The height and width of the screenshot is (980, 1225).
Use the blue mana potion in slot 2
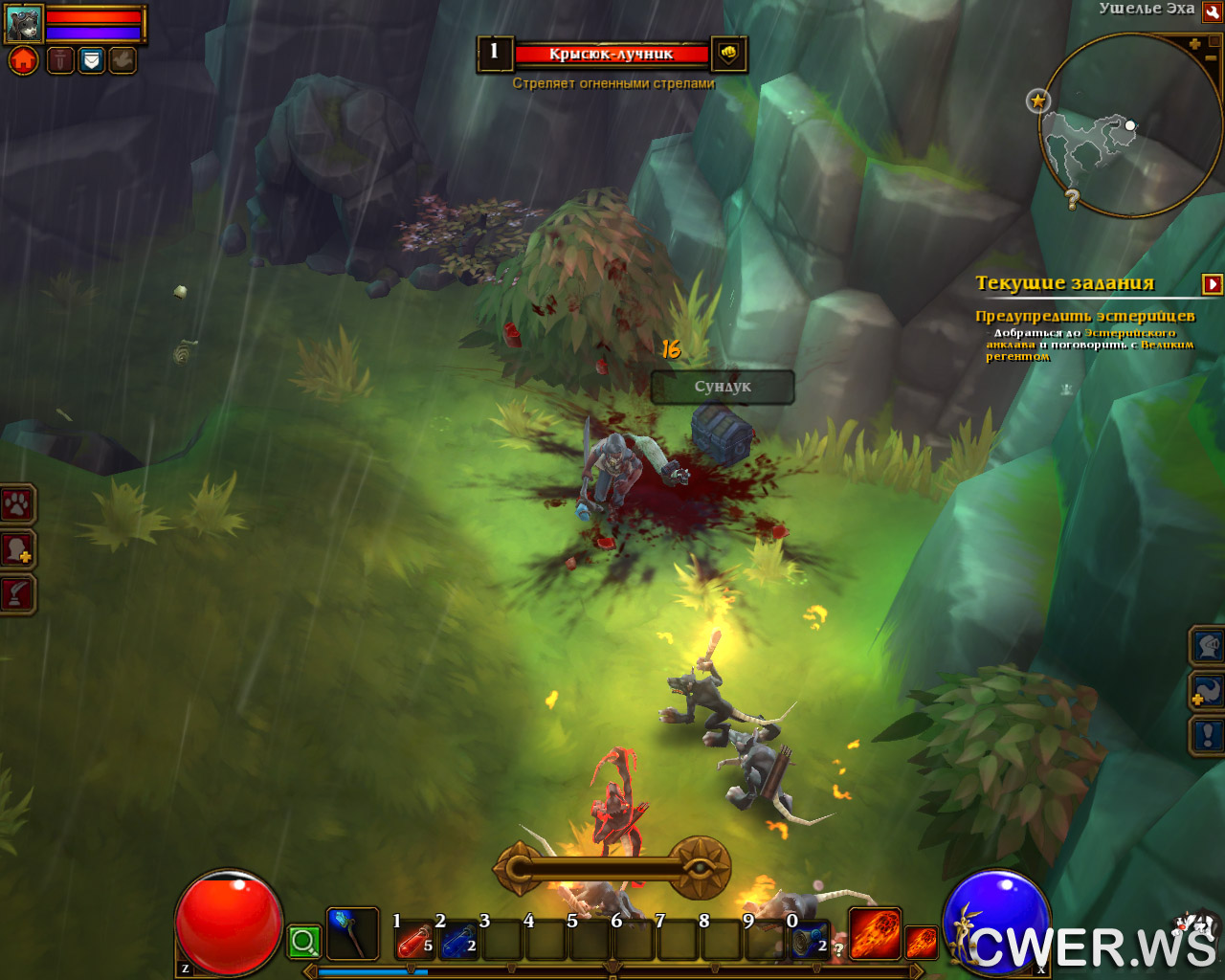tap(457, 941)
